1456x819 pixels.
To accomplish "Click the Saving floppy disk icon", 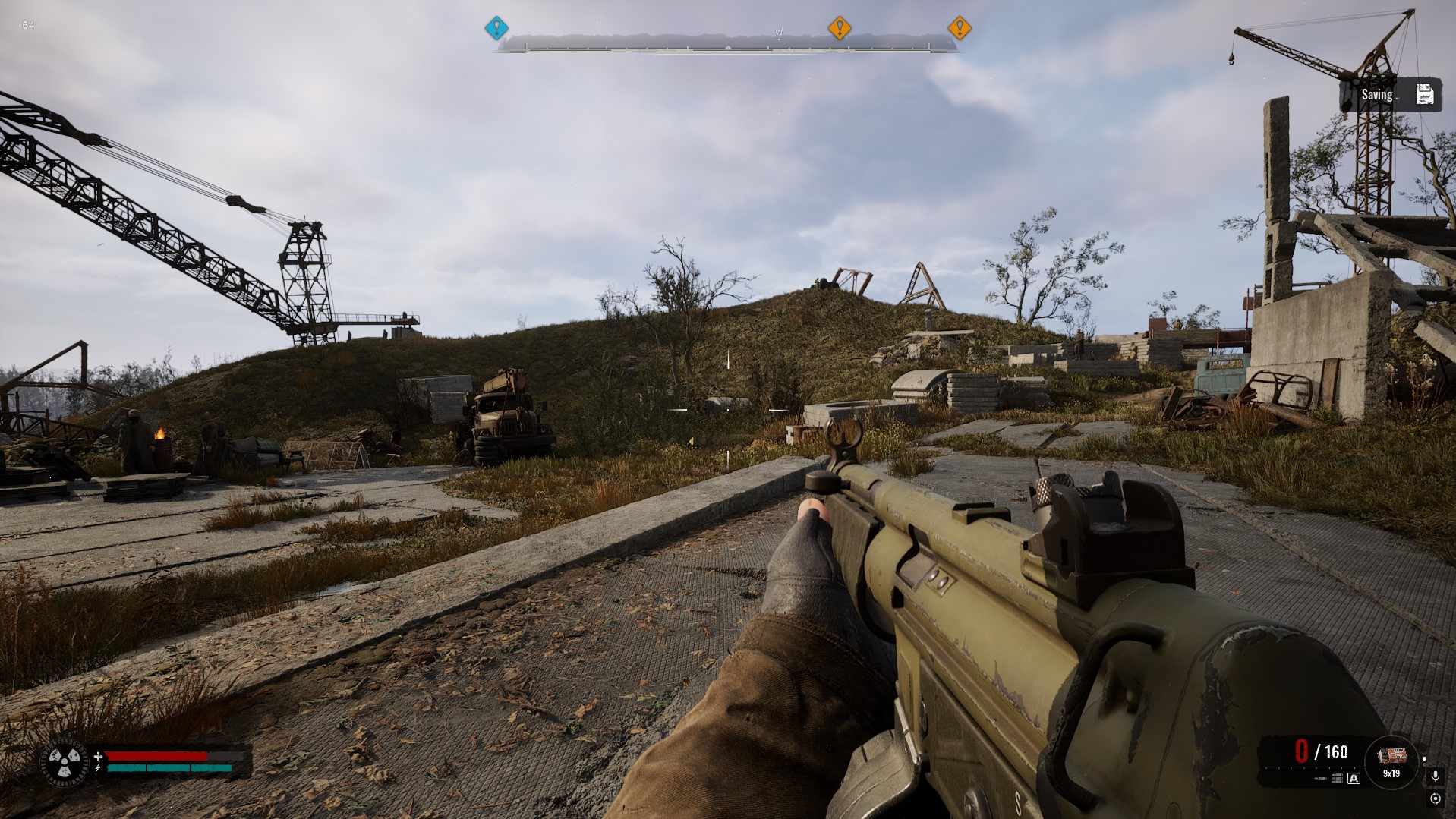I will click(x=1424, y=95).
